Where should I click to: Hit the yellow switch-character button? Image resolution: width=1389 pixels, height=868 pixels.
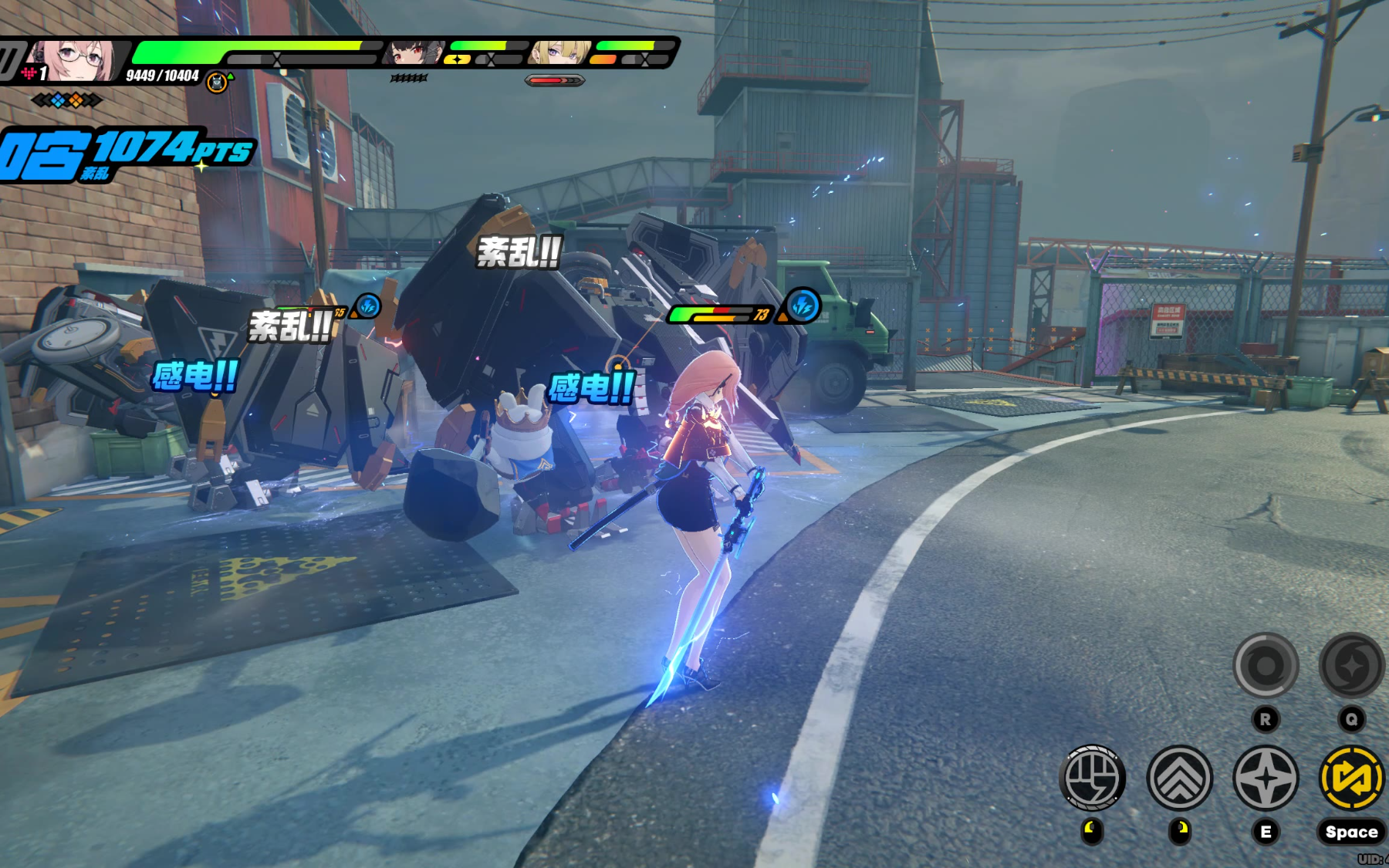(1352, 778)
